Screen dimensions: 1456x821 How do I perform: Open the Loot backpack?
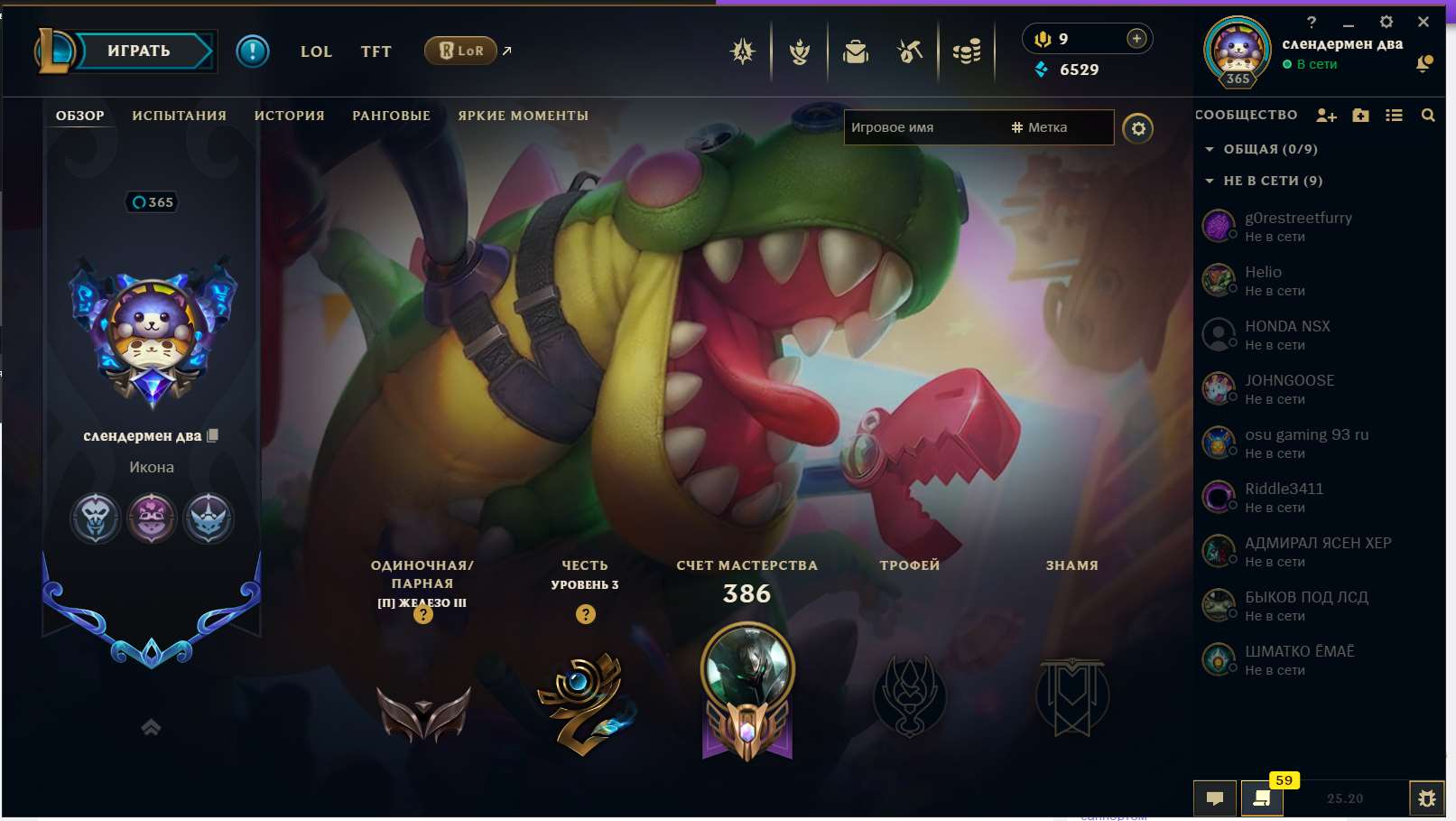(856, 51)
